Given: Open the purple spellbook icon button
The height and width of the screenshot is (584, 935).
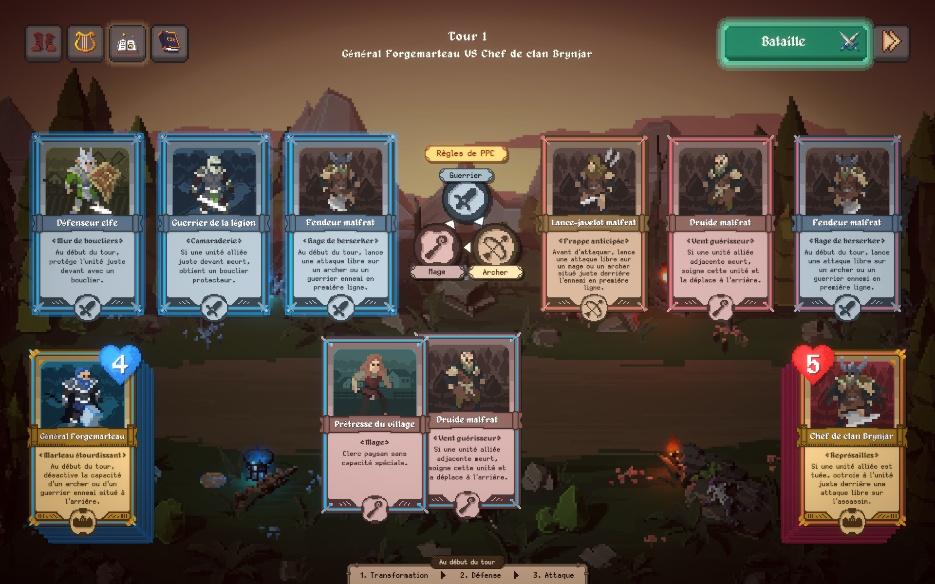Looking at the screenshot, I should click(169, 43).
